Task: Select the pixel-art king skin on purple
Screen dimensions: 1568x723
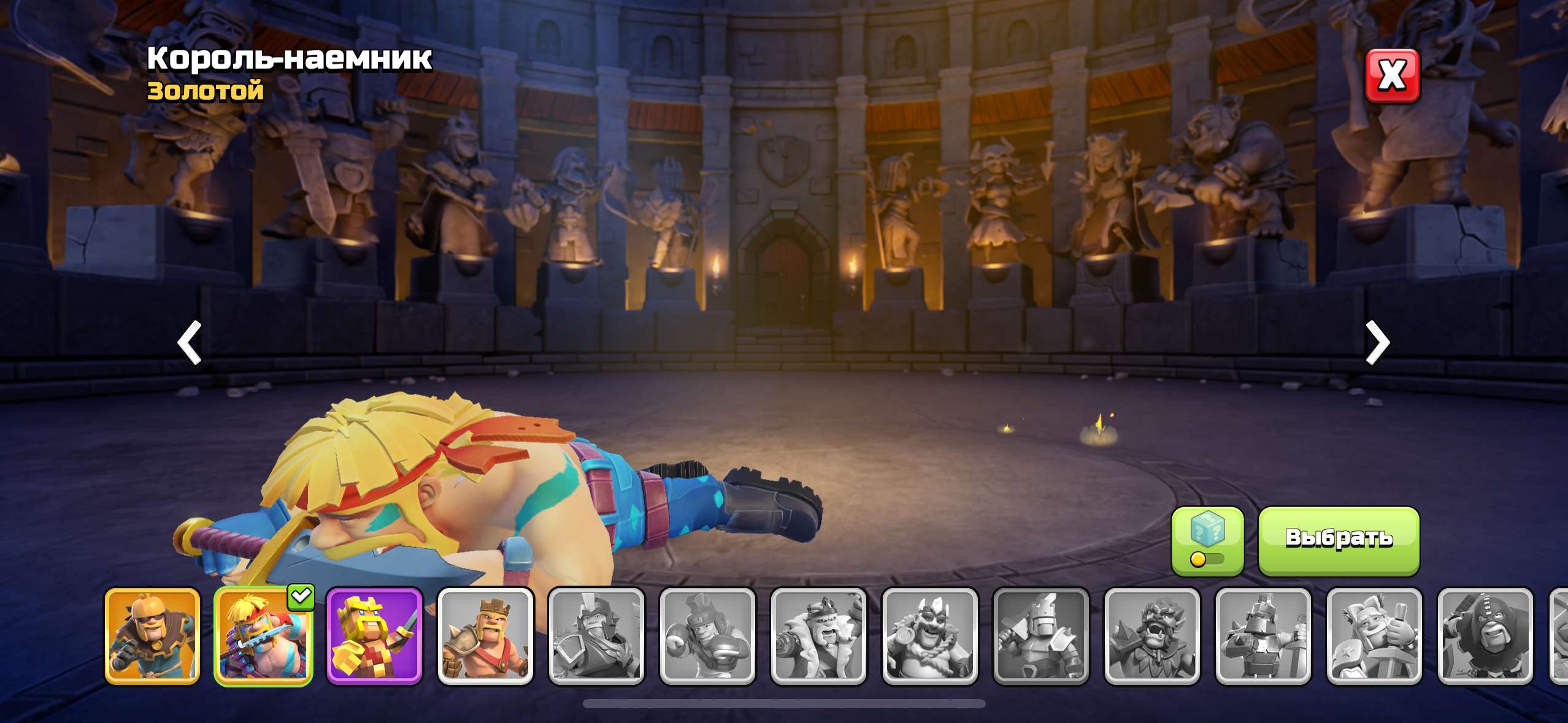Action: pyautogui.click(x=374, y=636)
